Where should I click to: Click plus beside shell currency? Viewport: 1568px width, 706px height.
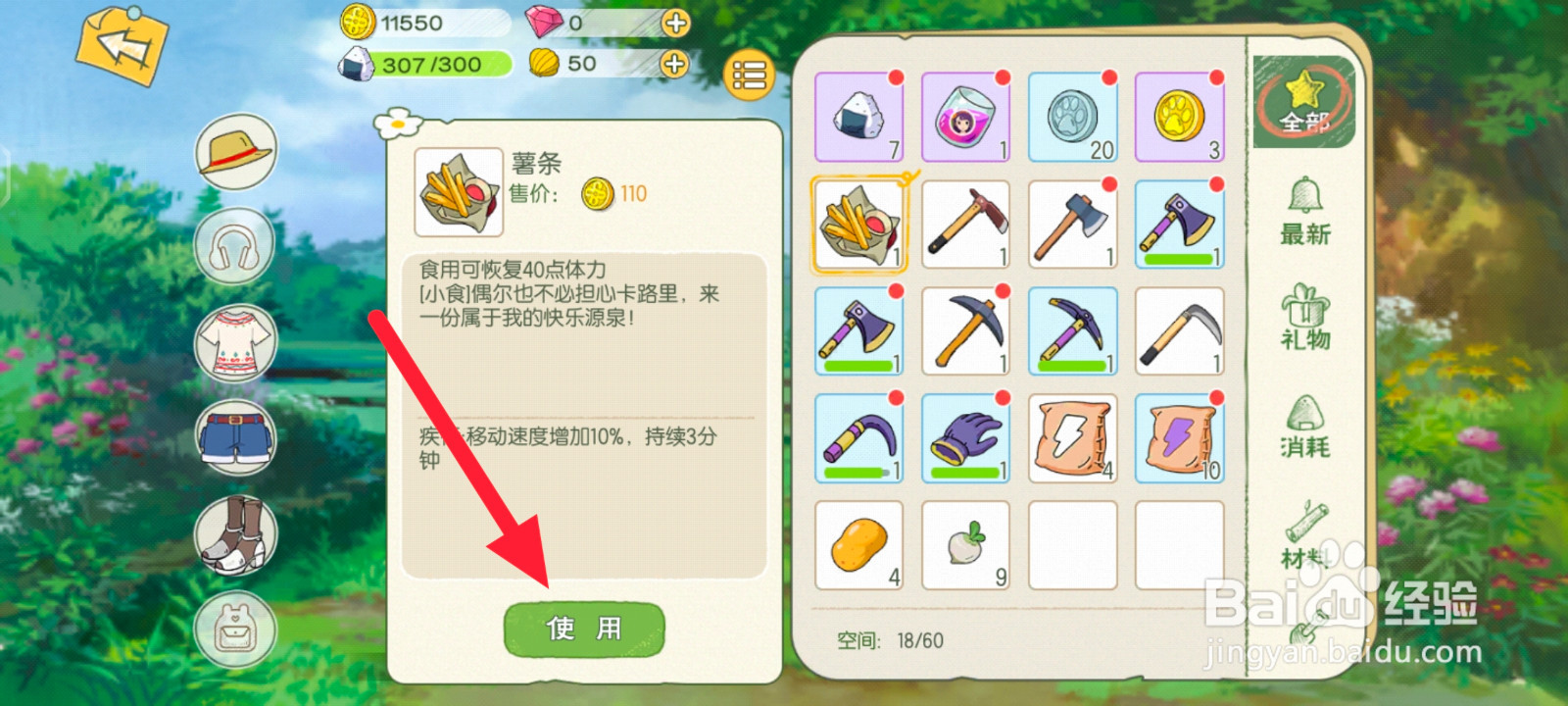(x=672, y=65)
